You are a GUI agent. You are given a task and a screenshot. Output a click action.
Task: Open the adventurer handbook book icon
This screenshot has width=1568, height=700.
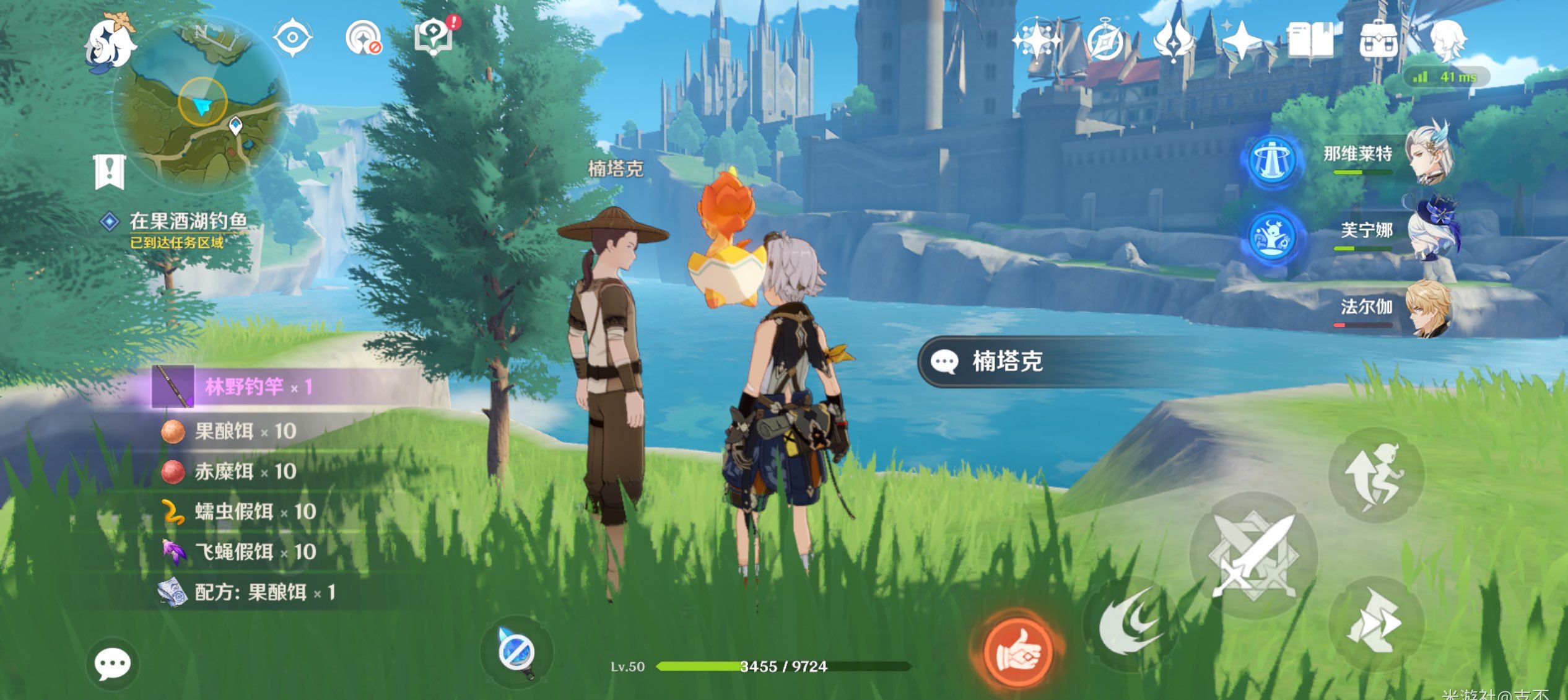pyautogui.click(x=1310, y=41)
